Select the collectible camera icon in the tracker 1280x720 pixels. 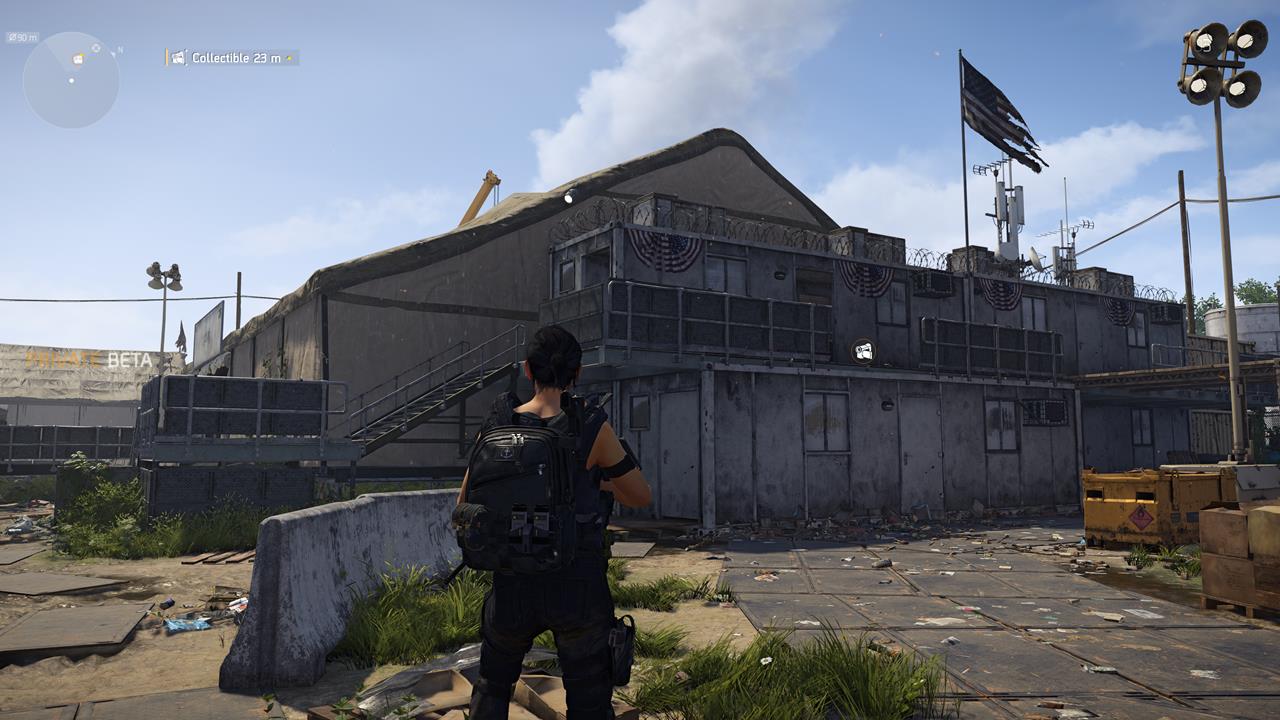pyautogui.click(x=178, y=58)
